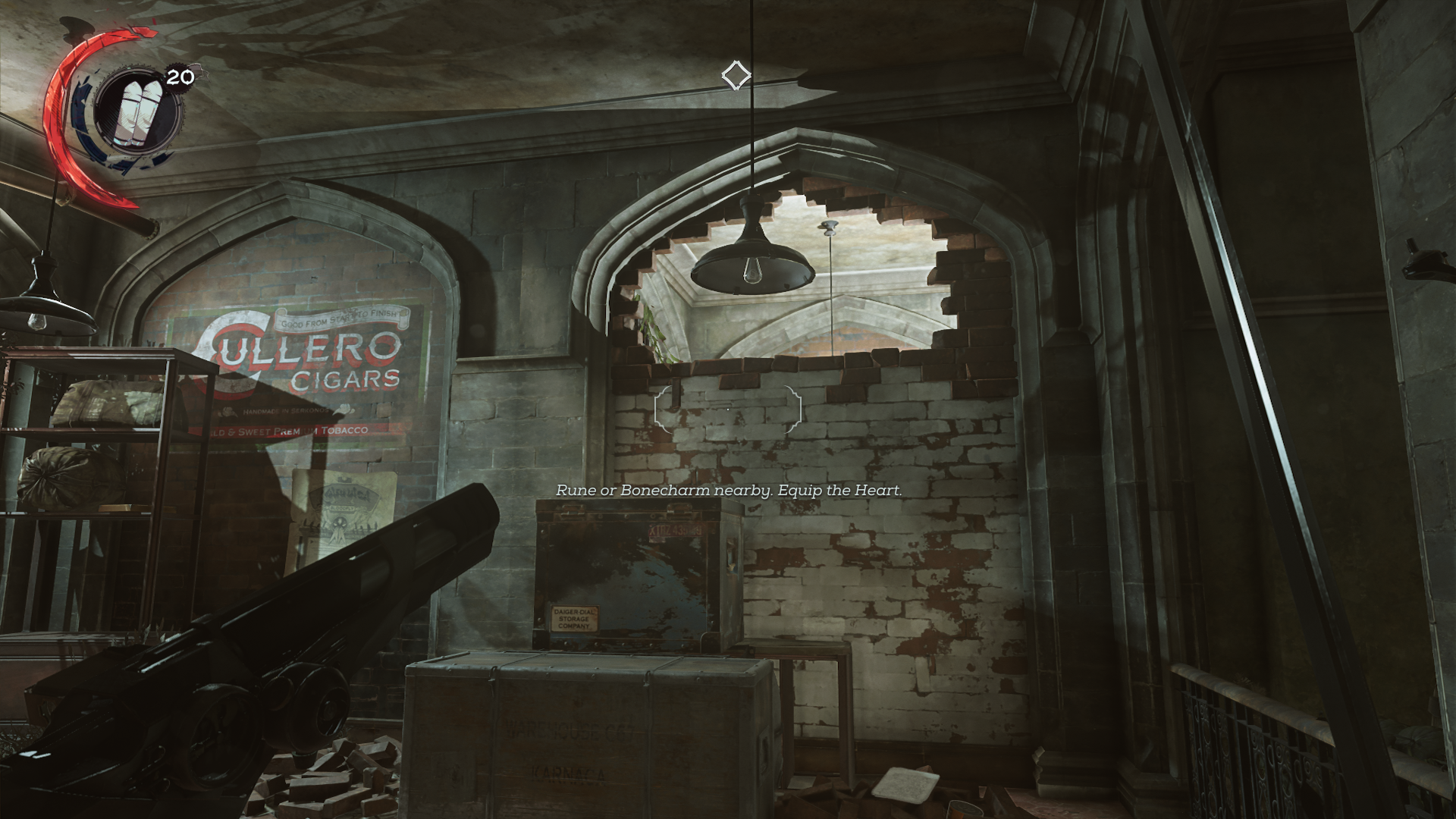Click the equipped pistol bullets icon
Screen dimensions: 1456x819
pyautogui.click(x=136, y=111)
